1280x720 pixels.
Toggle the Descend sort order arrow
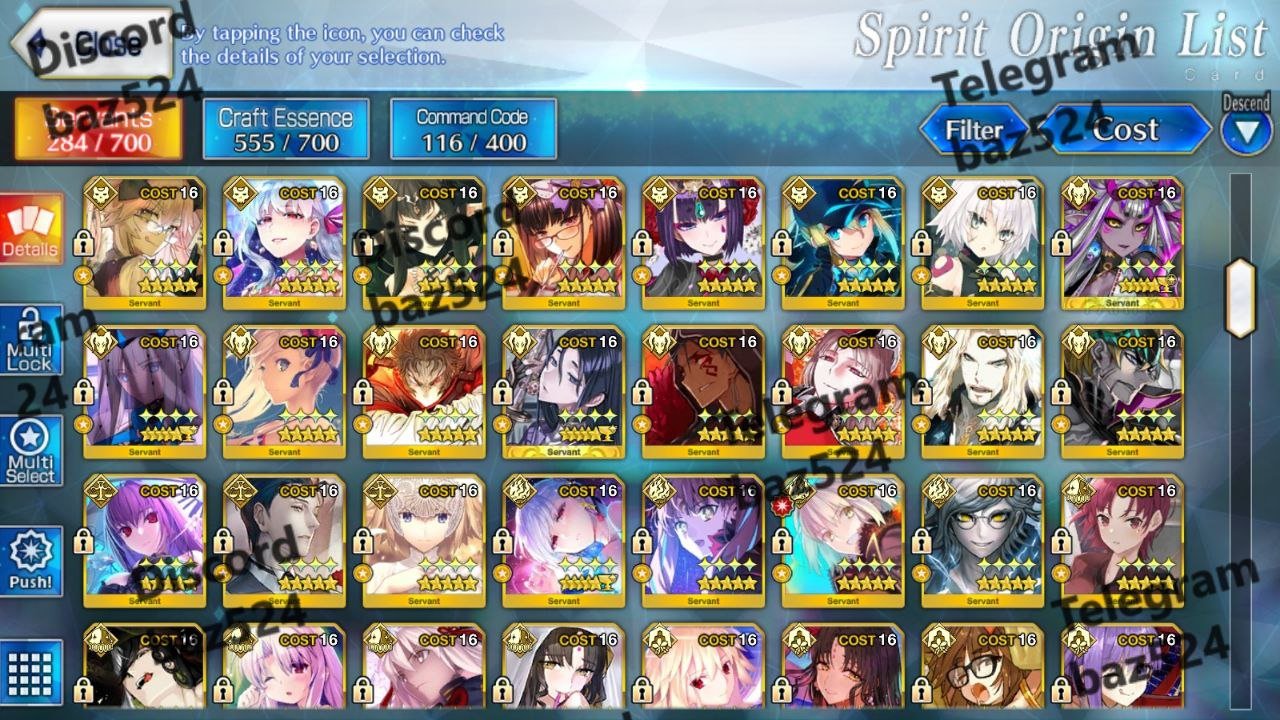pyautogui.click(x=1246, y=133)
